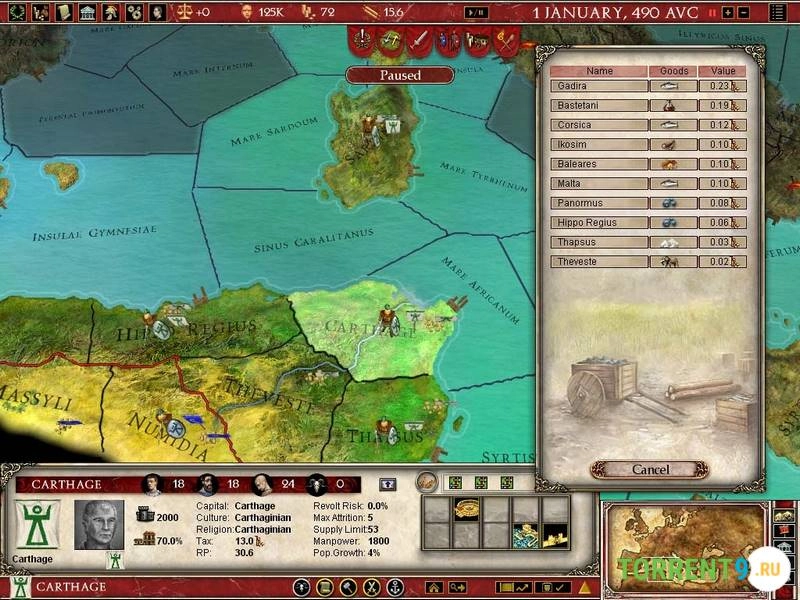Sort the list by Goods column
Viewport: 800px width, 600px height.
[675, 71]
